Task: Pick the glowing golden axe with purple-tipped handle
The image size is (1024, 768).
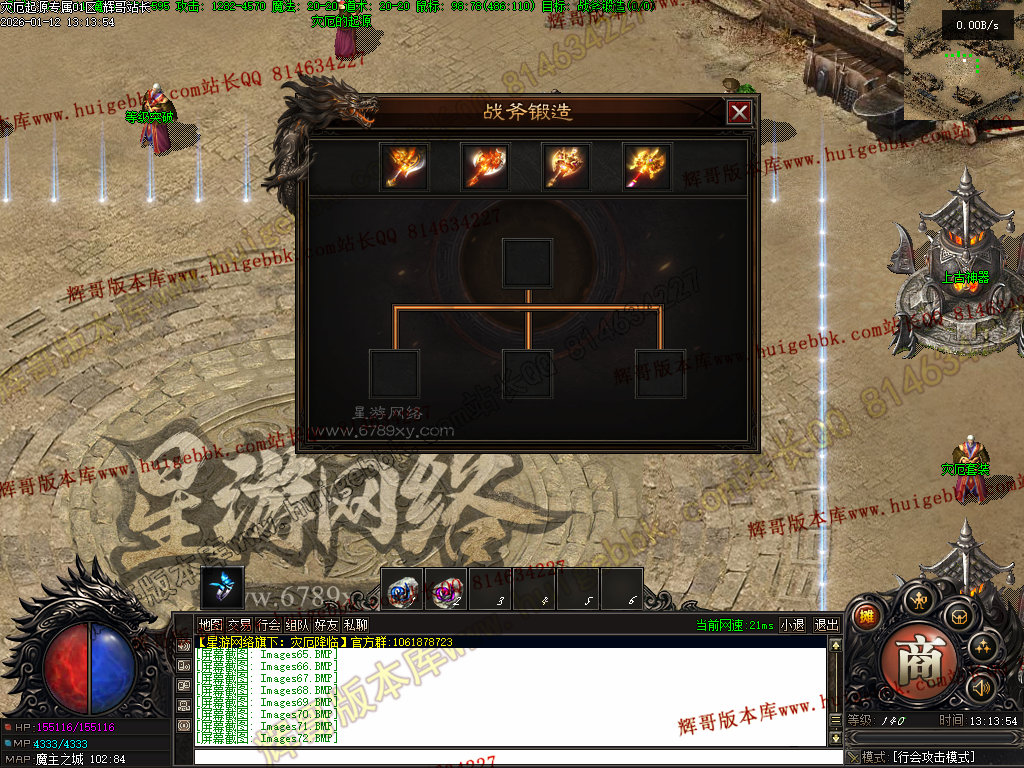Action: pos(647,167)
